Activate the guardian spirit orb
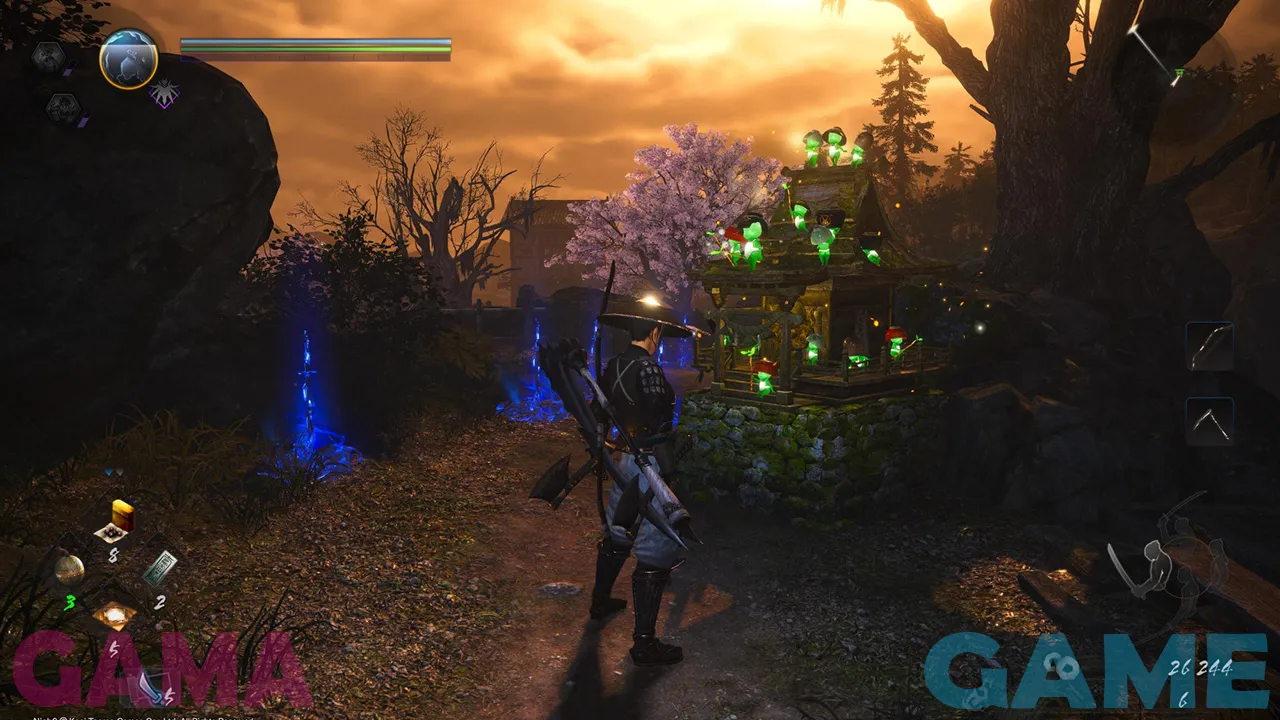This screenshot has height=720, width=1280. click(129, 59)
